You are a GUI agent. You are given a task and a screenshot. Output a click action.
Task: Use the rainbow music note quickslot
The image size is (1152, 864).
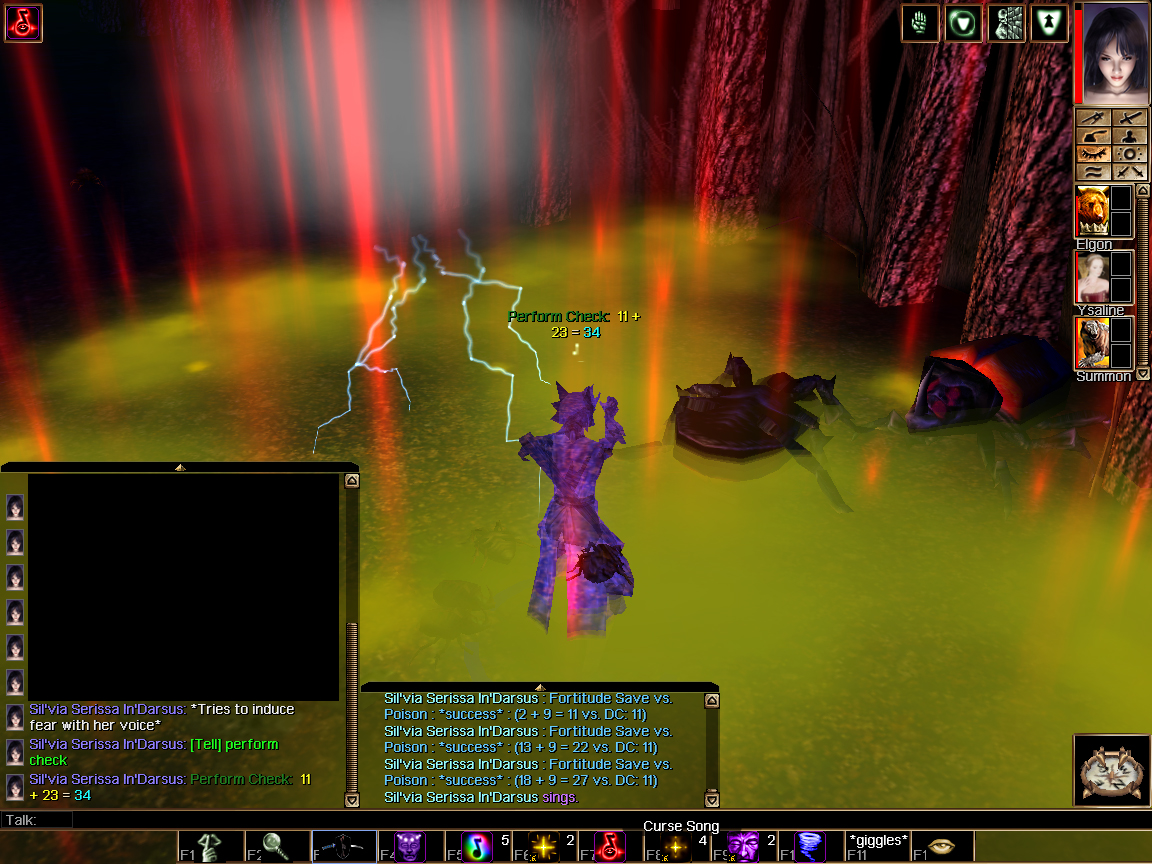click(x=477, y=847)
